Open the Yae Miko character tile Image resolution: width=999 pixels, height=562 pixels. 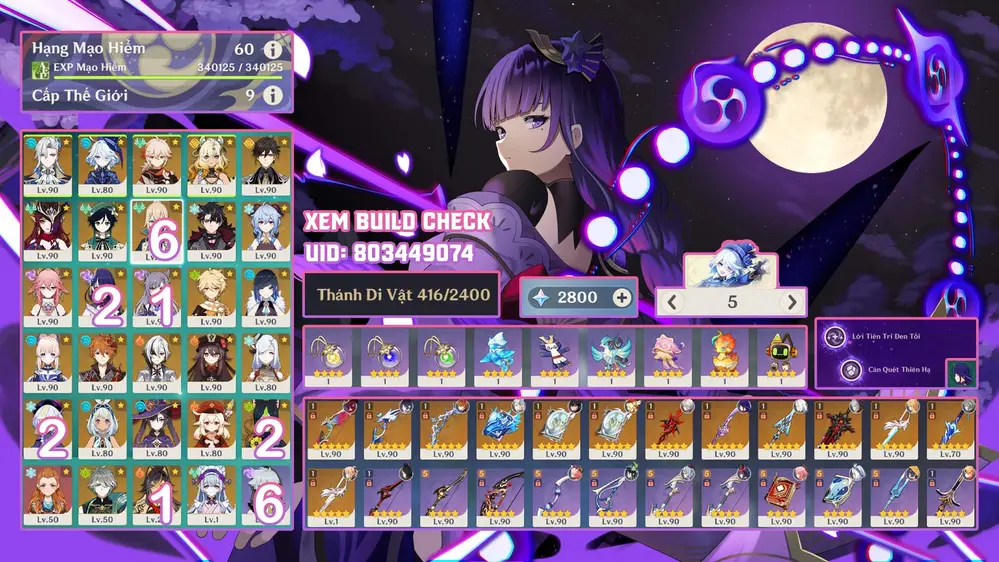[48, 295]
